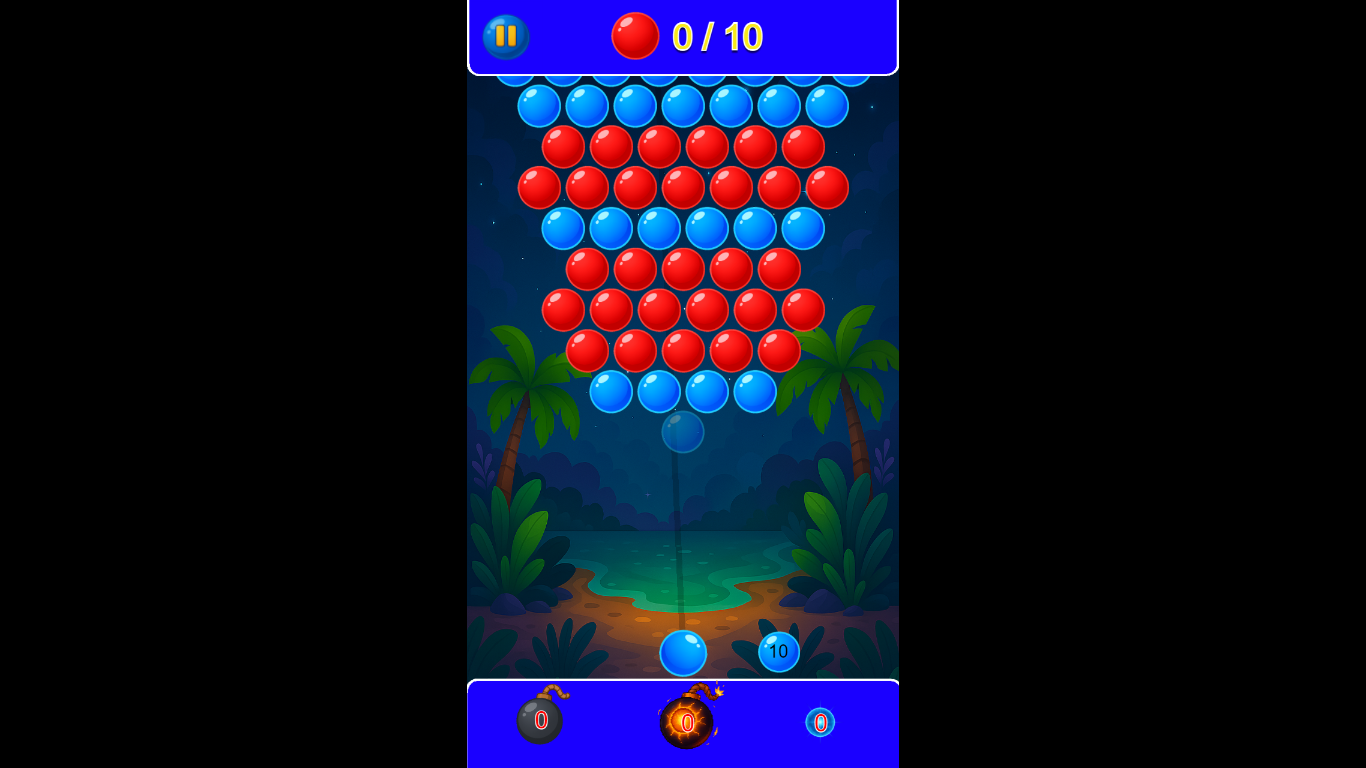Click the rightmost blue bubble in the bottom row
The height and width of the screenshot is (768, 1366).
pyautogui.click(x=755, y=393)
